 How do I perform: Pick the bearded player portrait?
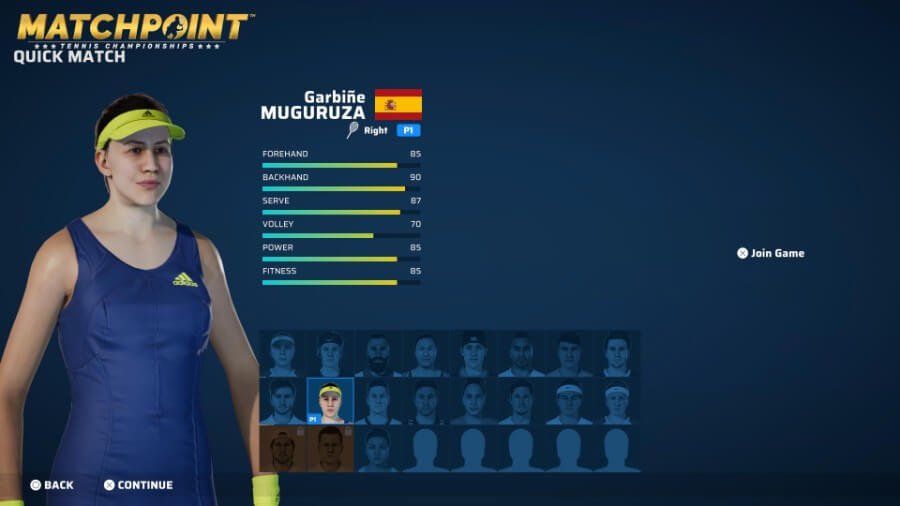click(378, 355)
